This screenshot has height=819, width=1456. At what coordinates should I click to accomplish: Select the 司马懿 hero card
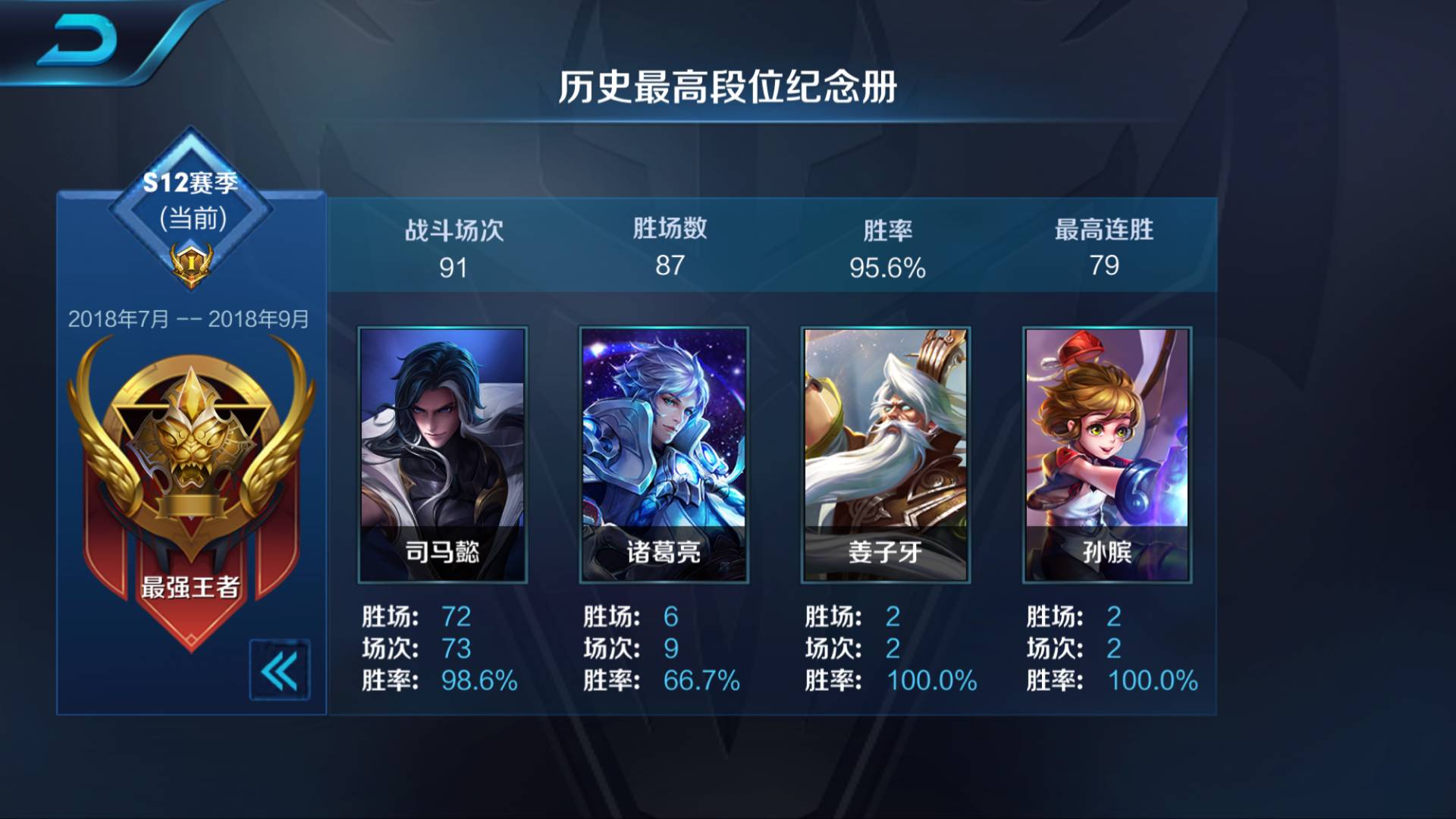click(442, 454)
